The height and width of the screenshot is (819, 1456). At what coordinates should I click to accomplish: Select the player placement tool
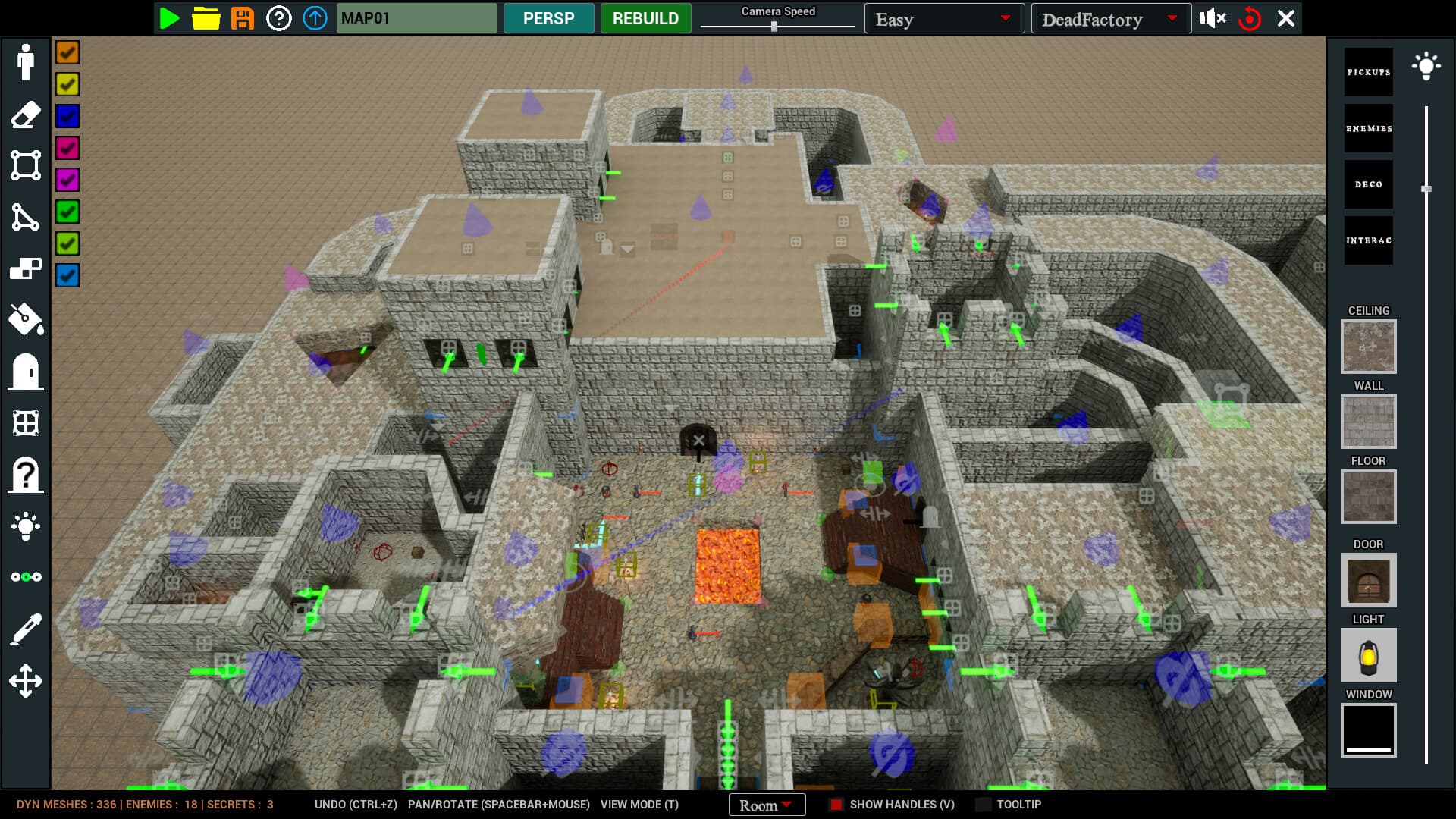pyautogui.click(x=27, y=64)
